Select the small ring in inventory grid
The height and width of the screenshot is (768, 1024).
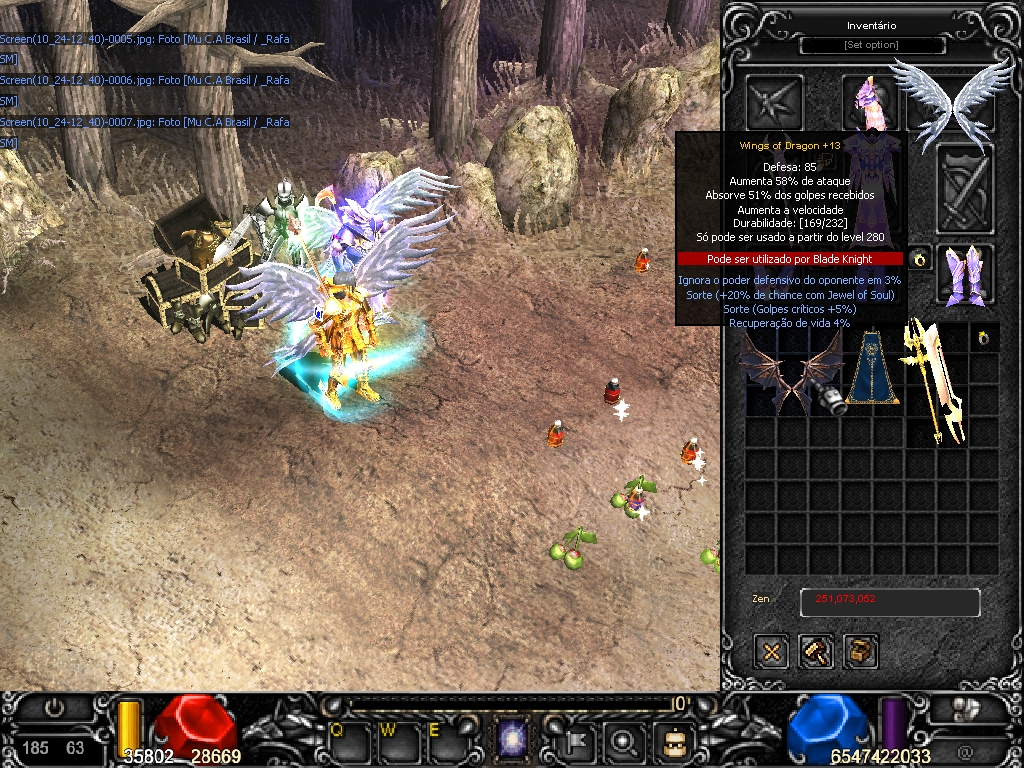pyautogui.click(x=985, y=338)
